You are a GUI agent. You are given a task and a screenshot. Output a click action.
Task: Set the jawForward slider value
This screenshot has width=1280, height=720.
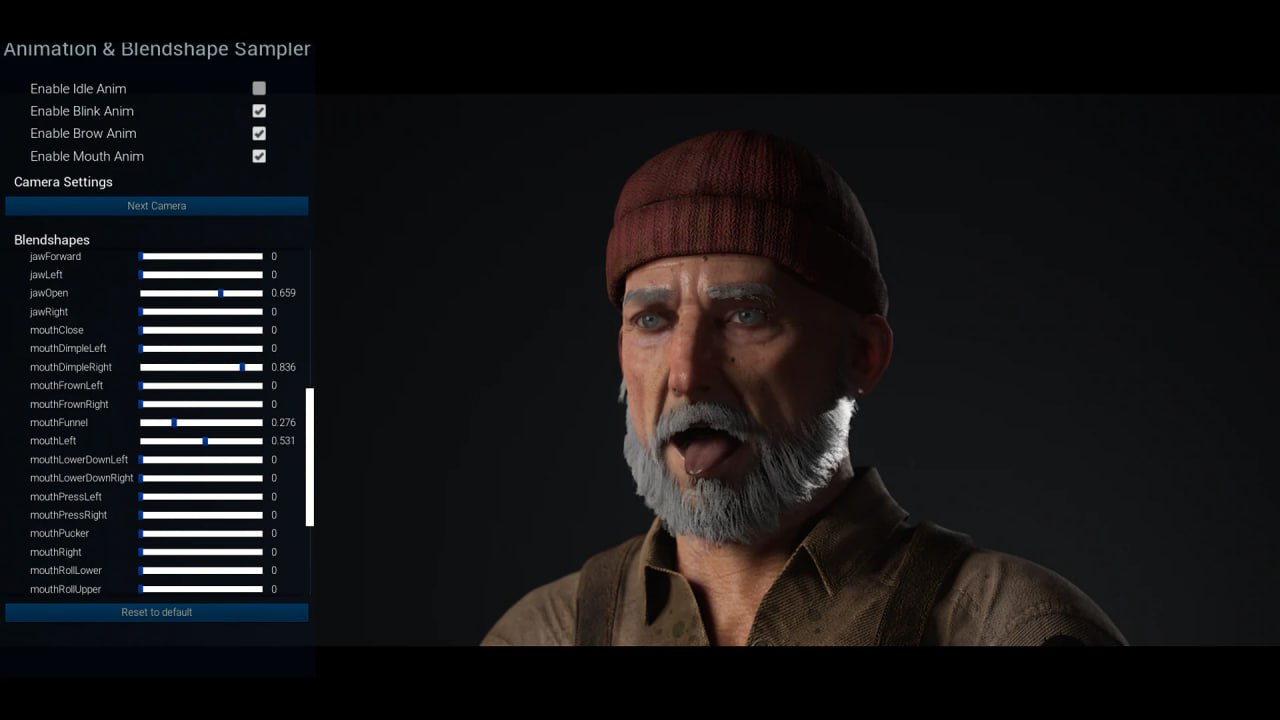coord(200,256)
